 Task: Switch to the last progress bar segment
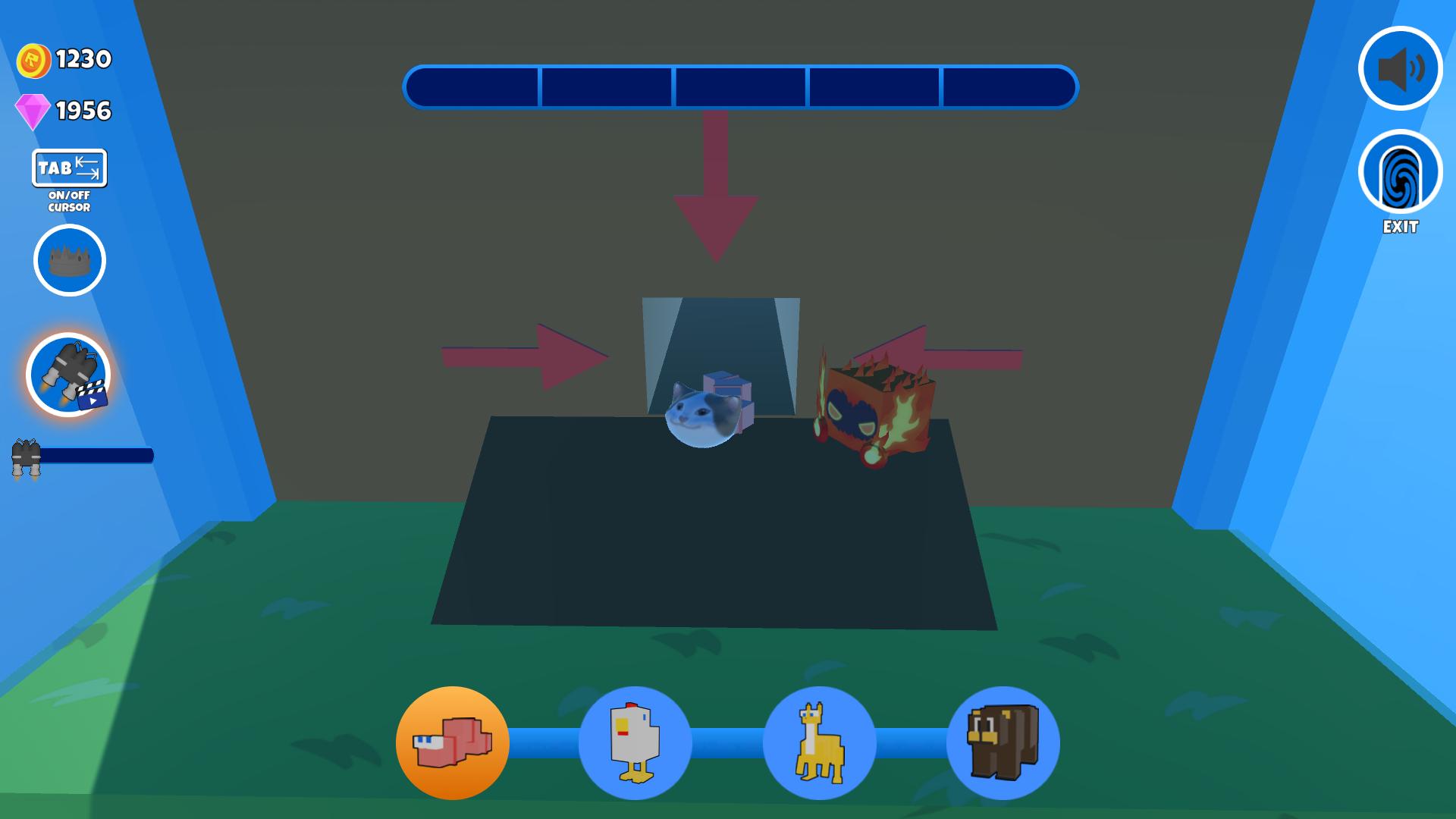[x=1009, y=89]
